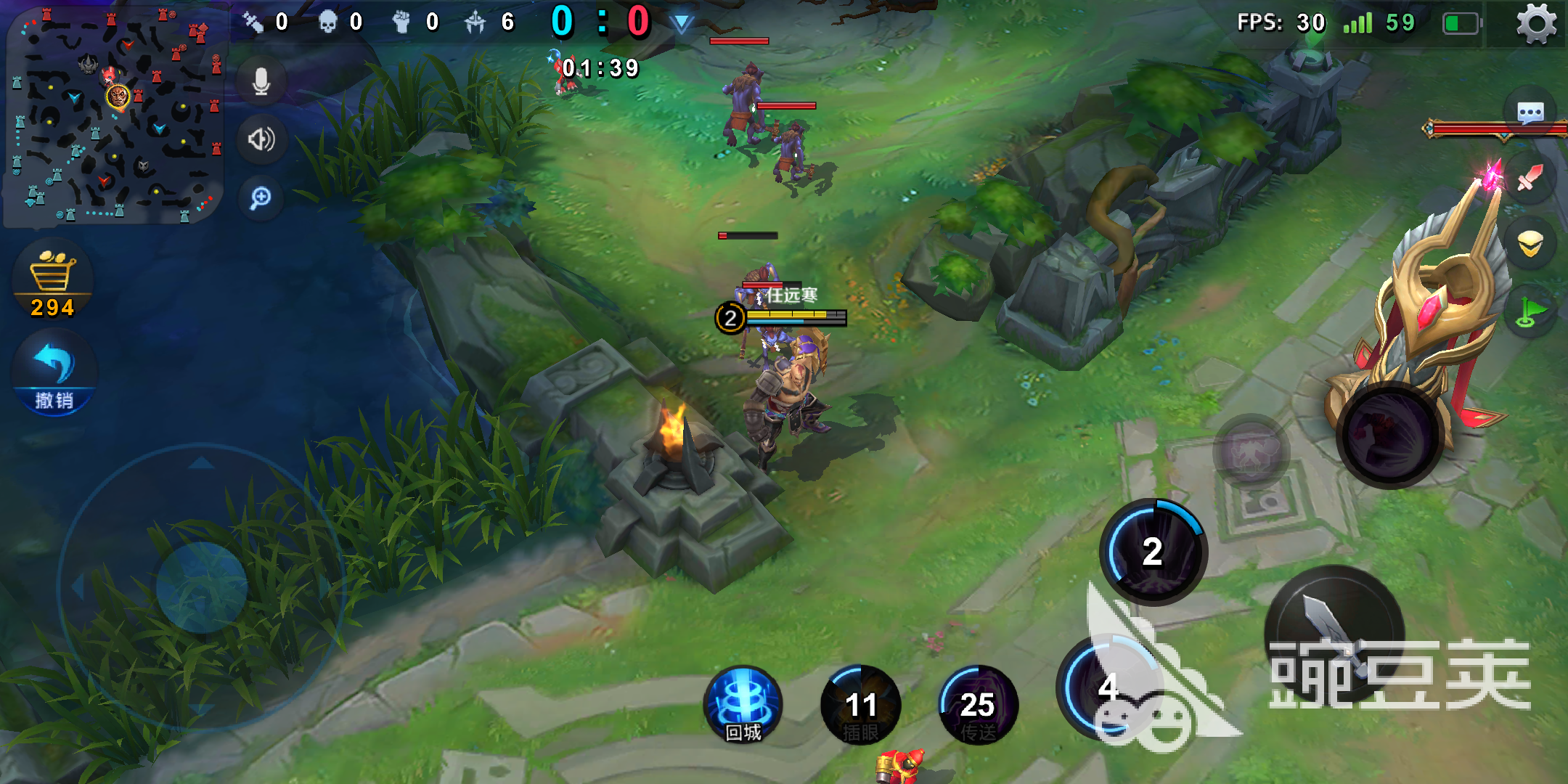Screen dimensions: 1568x784
Task: Send the red sword attack signal
Action: coord(1530,178)
